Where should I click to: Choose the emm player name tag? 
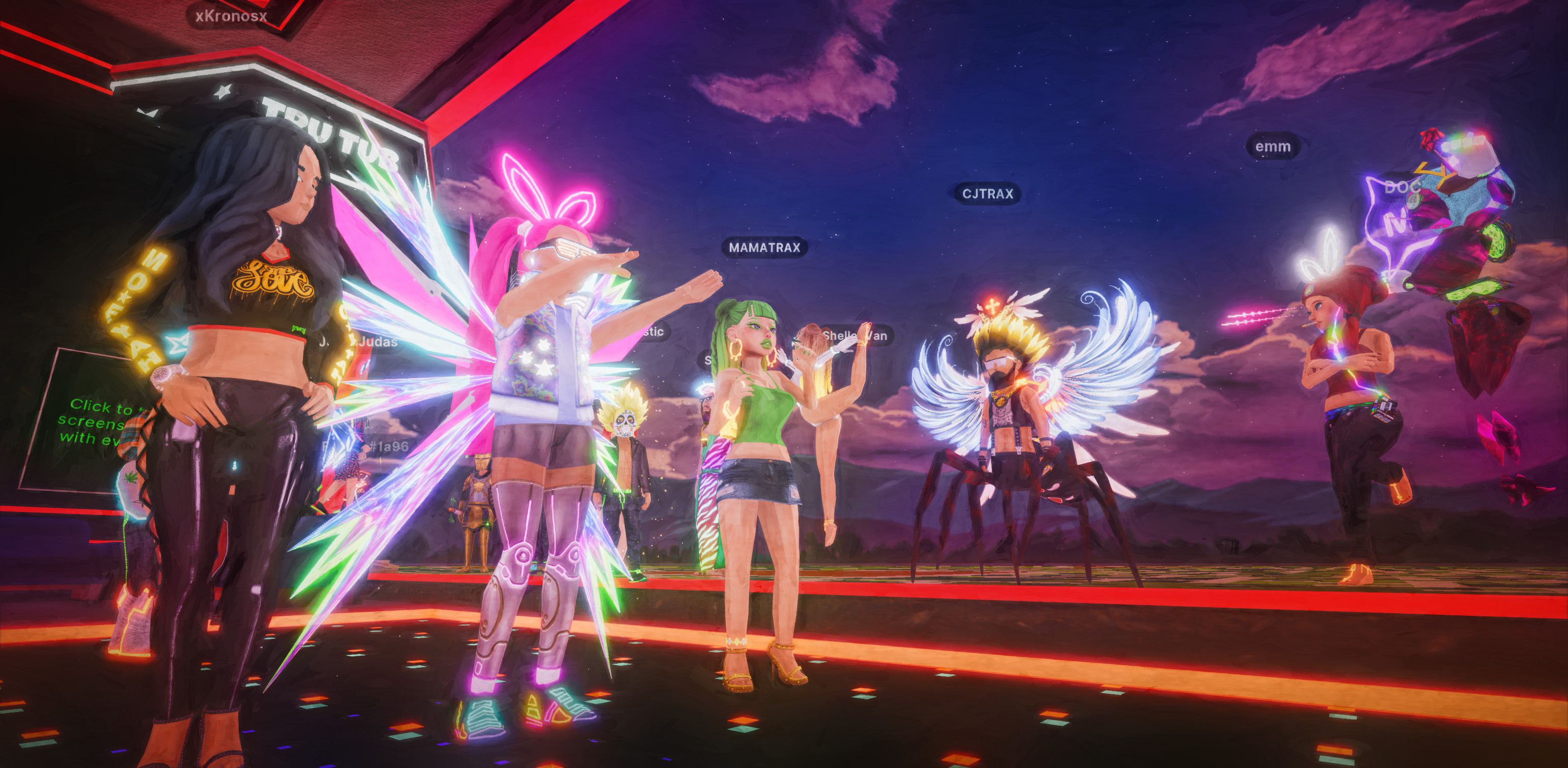[x=1272, y=147]
